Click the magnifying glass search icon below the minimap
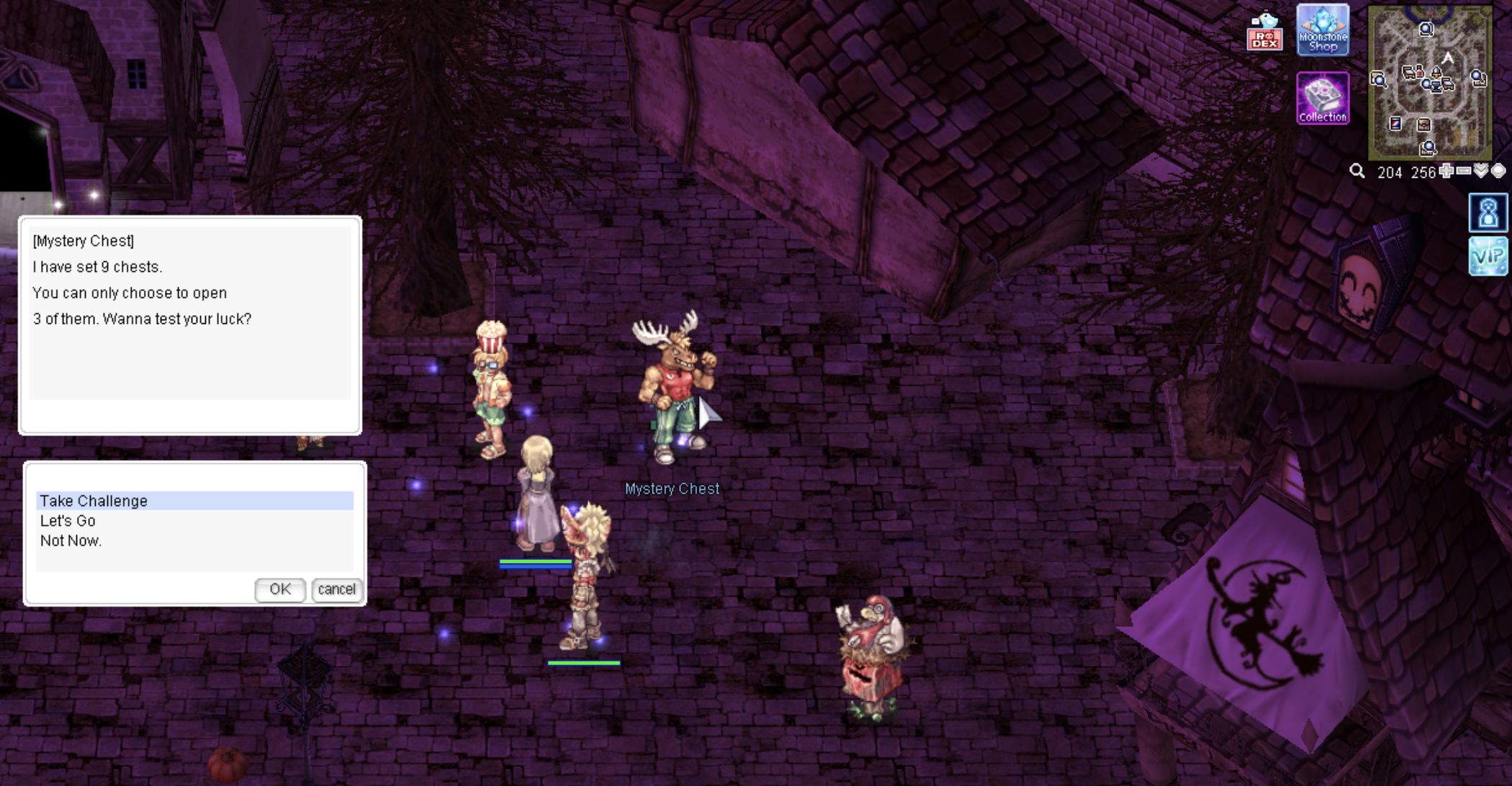This screenshot has width=1512, height=786. point(1357,171)
